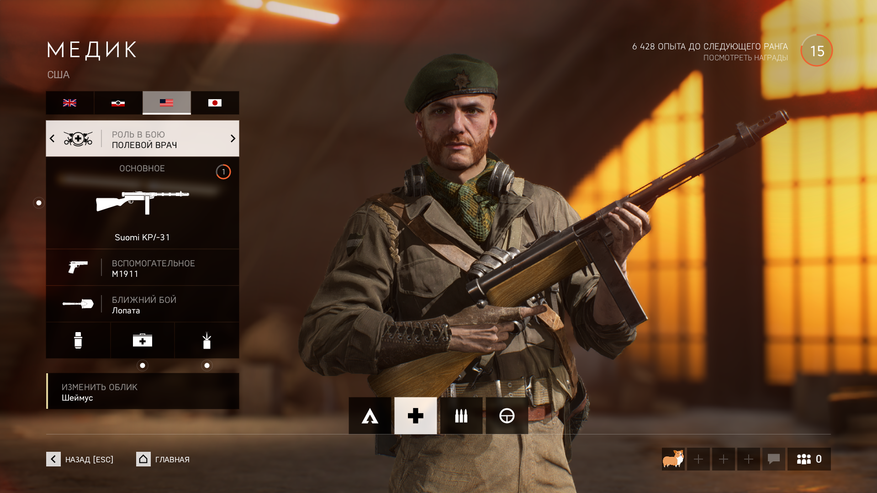Select the M1911 secondary weapon slot
This screenshot has height=493, width=877.
coord(142,268)
